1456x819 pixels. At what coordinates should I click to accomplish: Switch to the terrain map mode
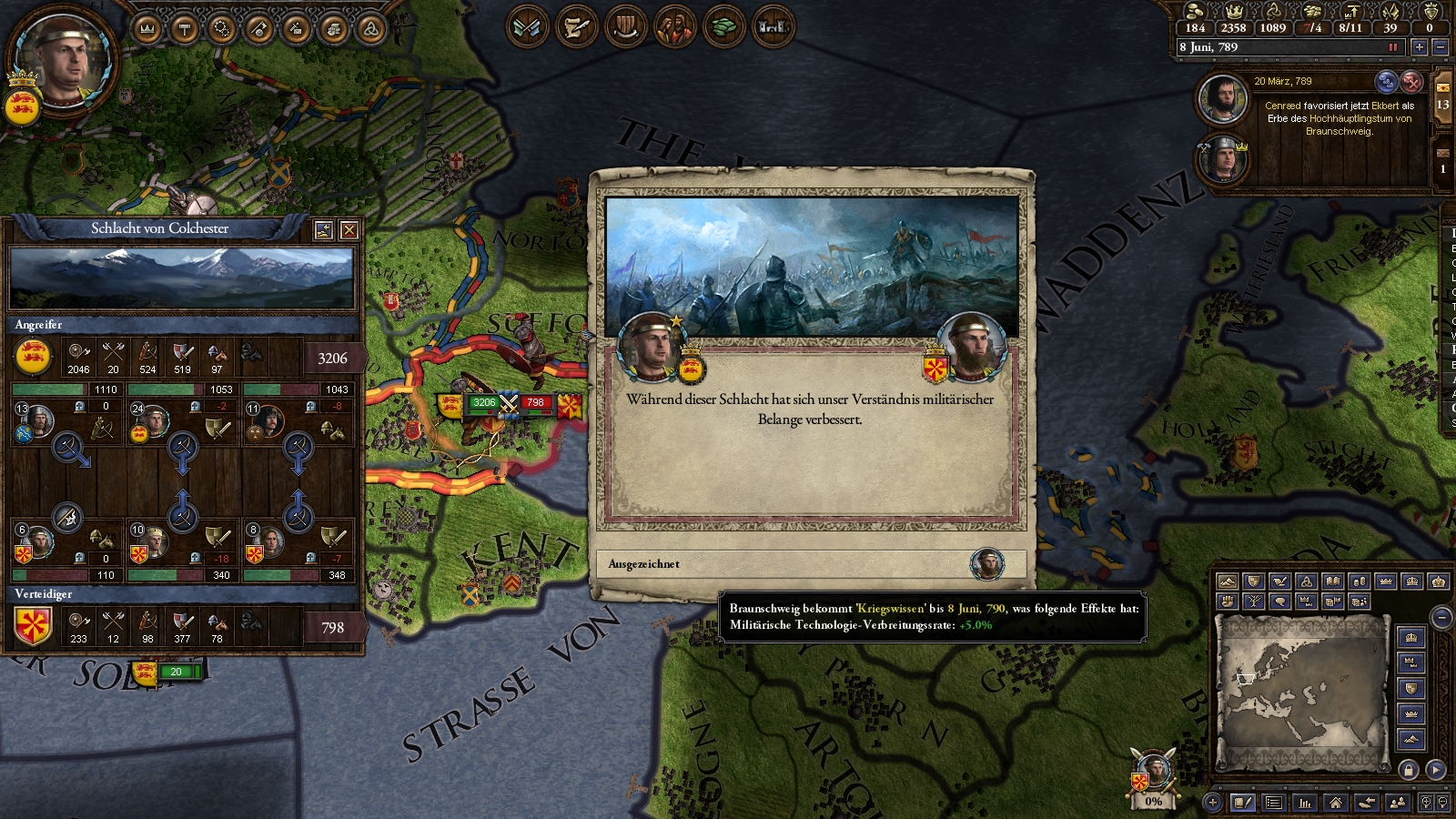(x=1228, y=581)
